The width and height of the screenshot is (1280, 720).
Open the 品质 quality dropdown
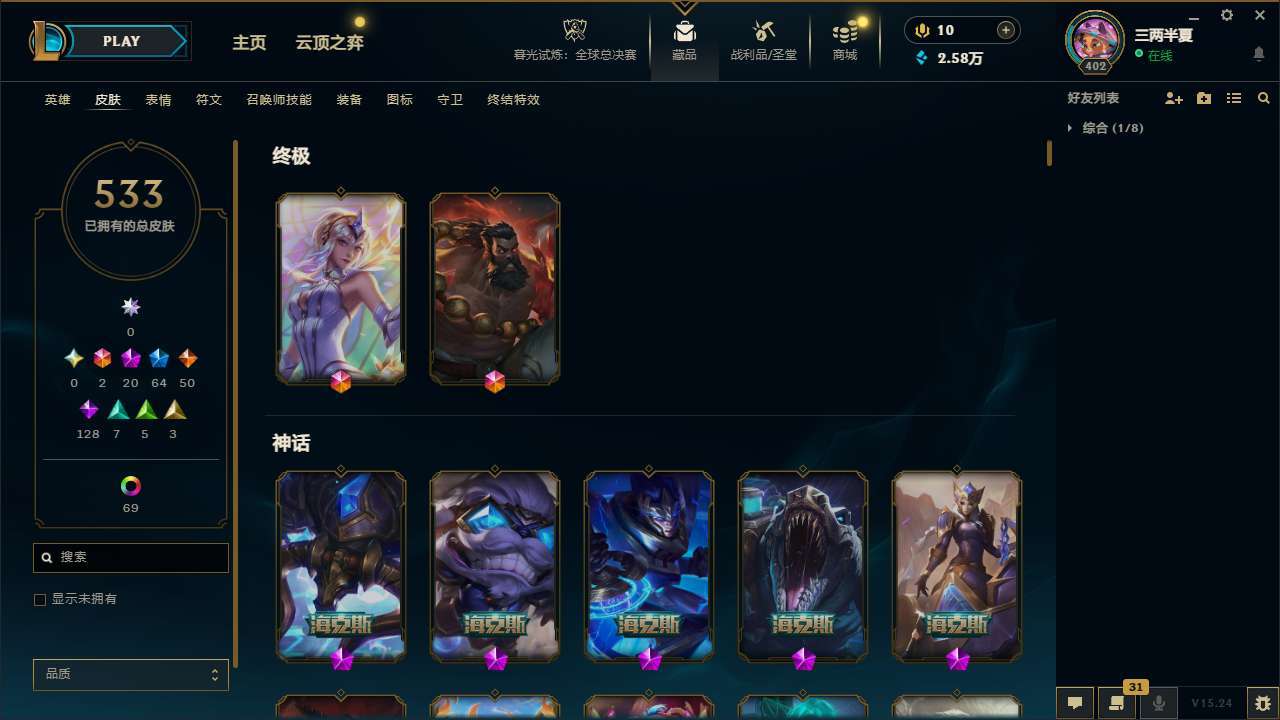click(x=130, y=674)
